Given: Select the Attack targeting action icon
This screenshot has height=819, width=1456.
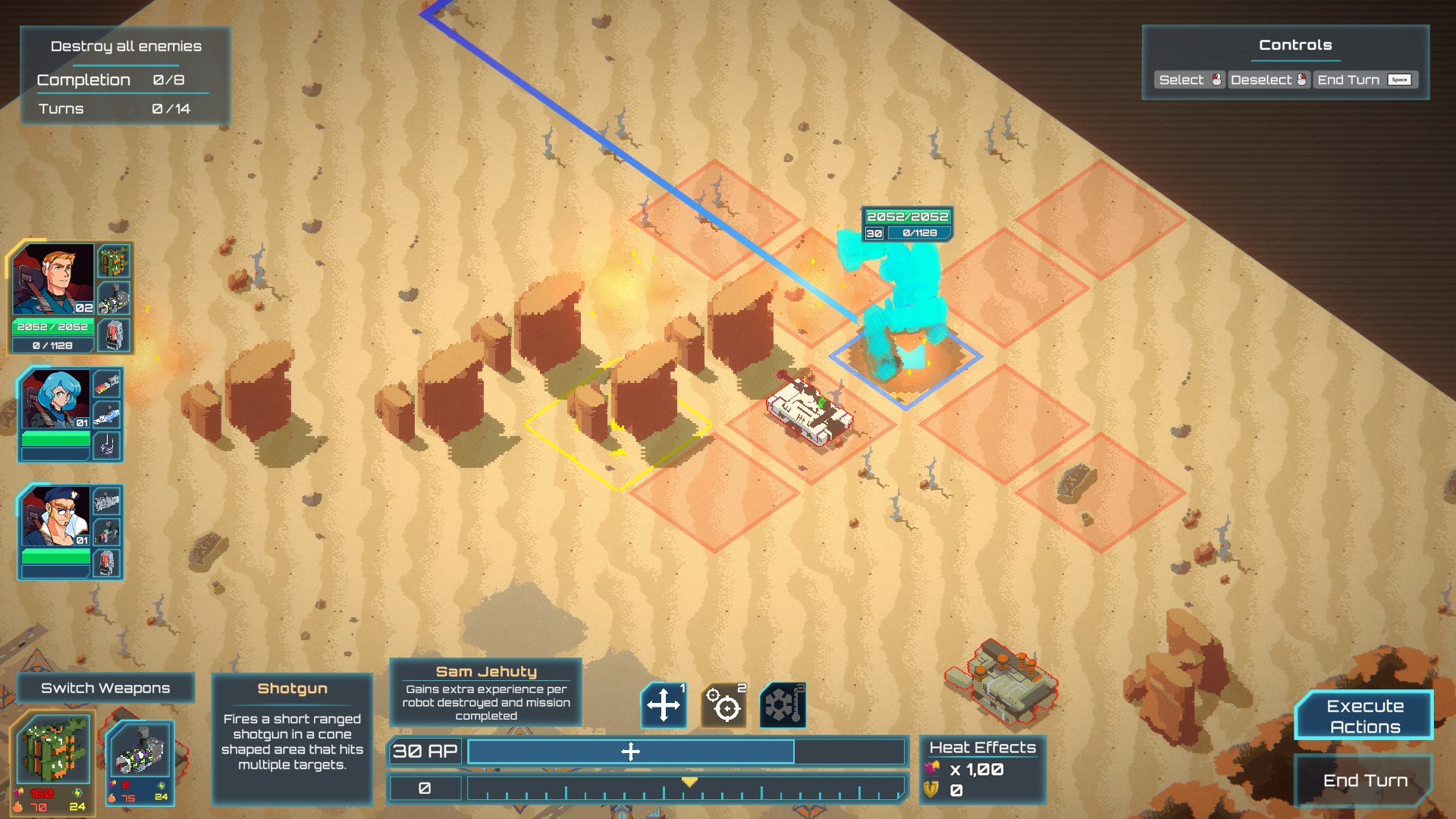Looking at the screenshot, I should coord(724,706).
